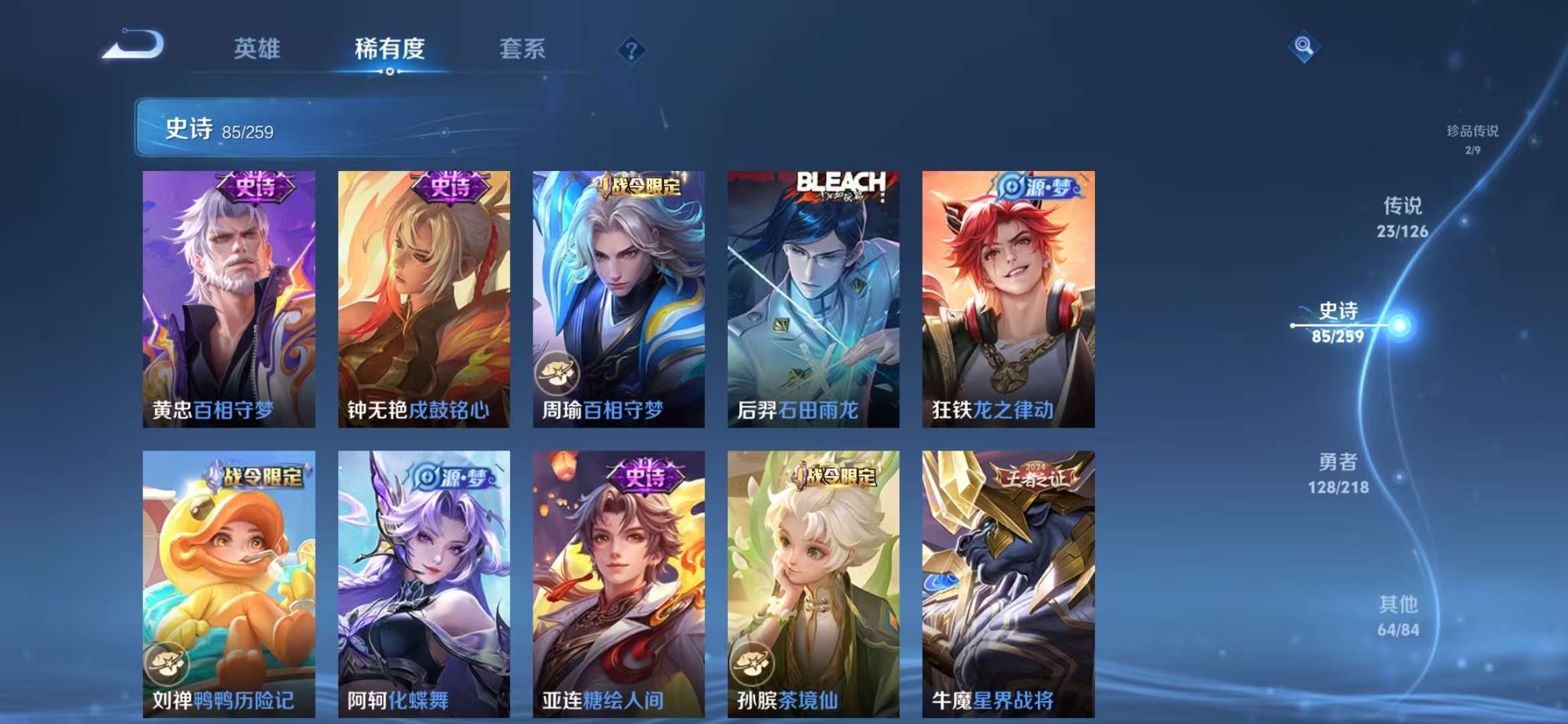Open the help question mark icon

click(x=631, y=49)
